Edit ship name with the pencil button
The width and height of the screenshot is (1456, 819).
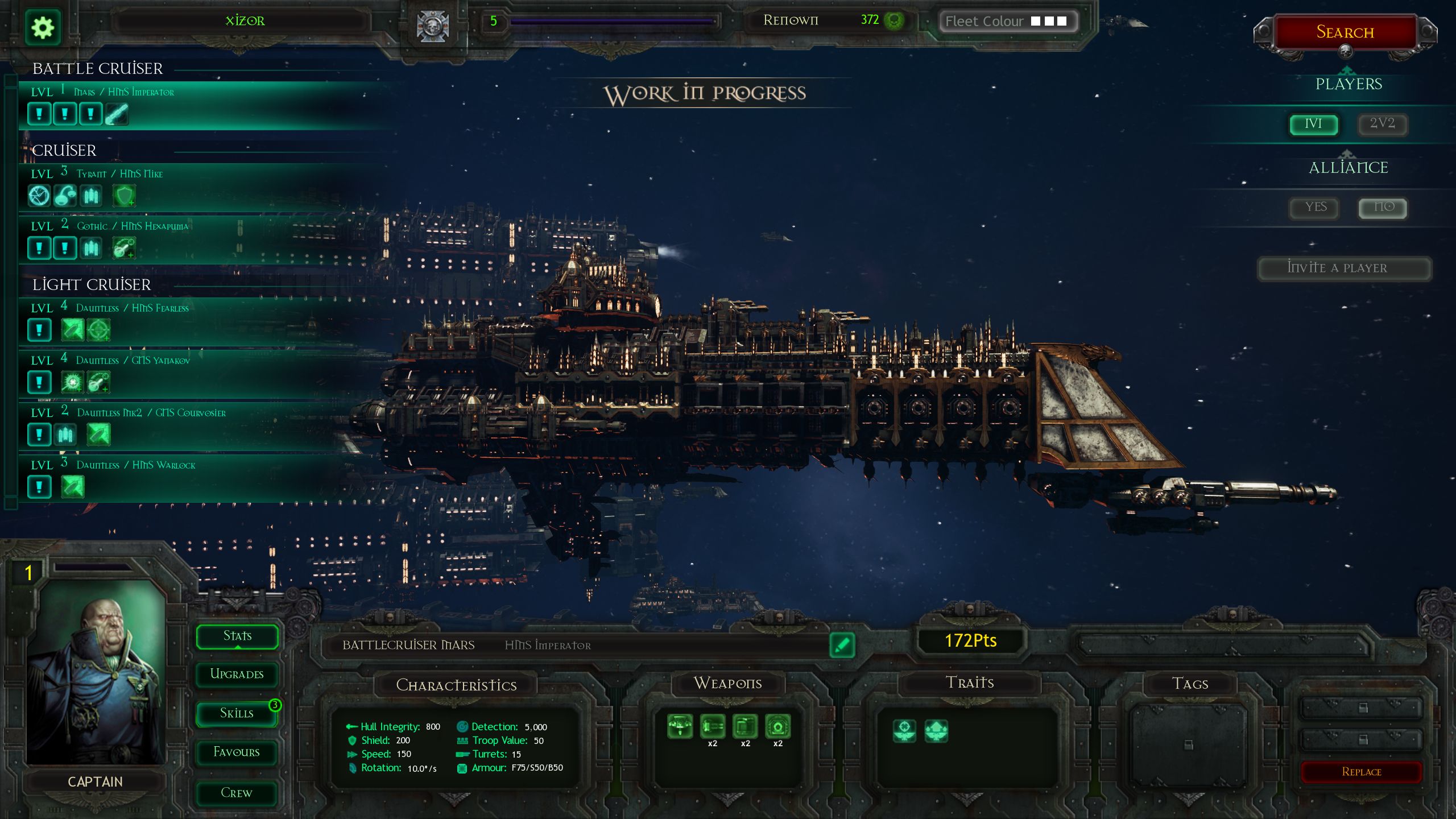[x=842, y=645]
